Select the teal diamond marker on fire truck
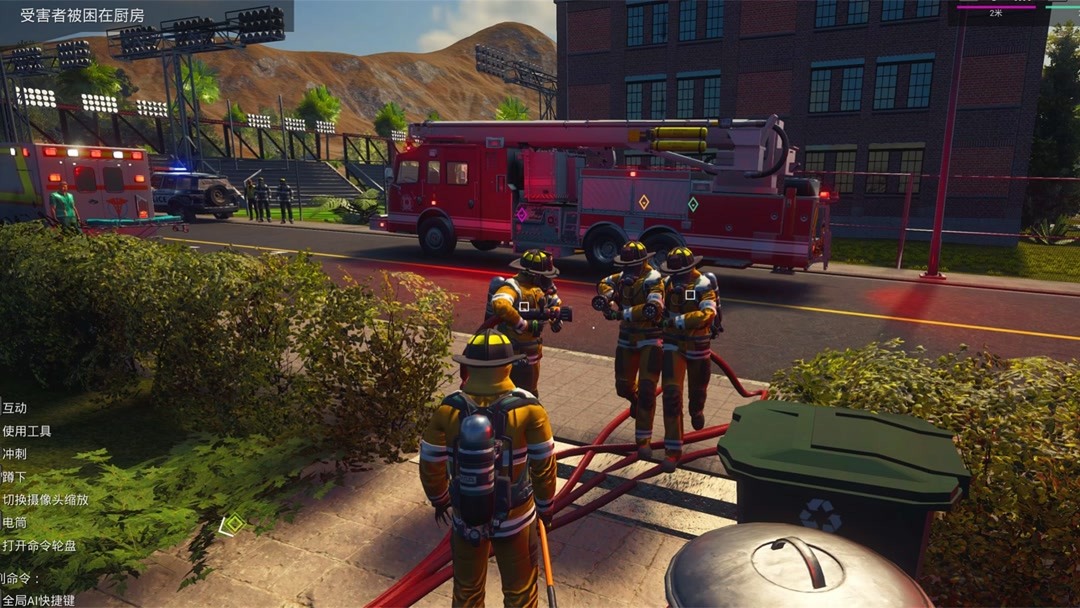Screen dimensions: 1080x608 tap(692, 204)
